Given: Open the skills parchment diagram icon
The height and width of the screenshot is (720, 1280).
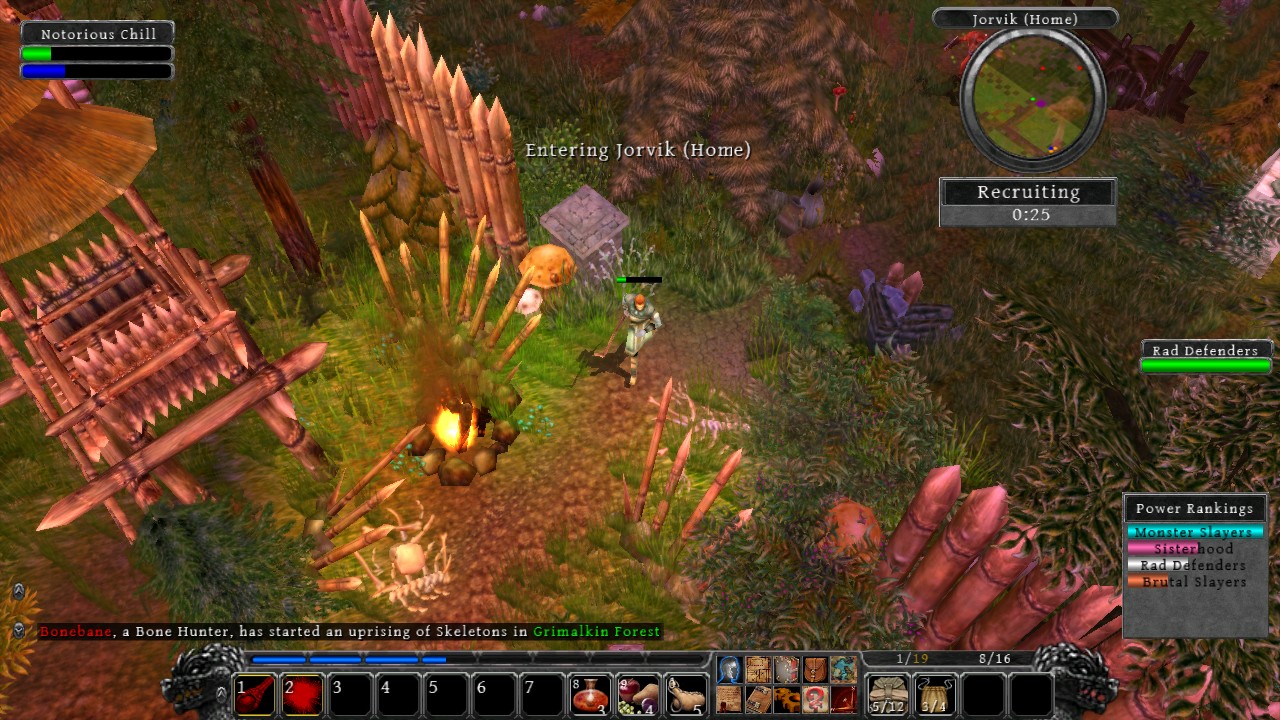Looking at the screenshot, I should click(x=757, y=670).
